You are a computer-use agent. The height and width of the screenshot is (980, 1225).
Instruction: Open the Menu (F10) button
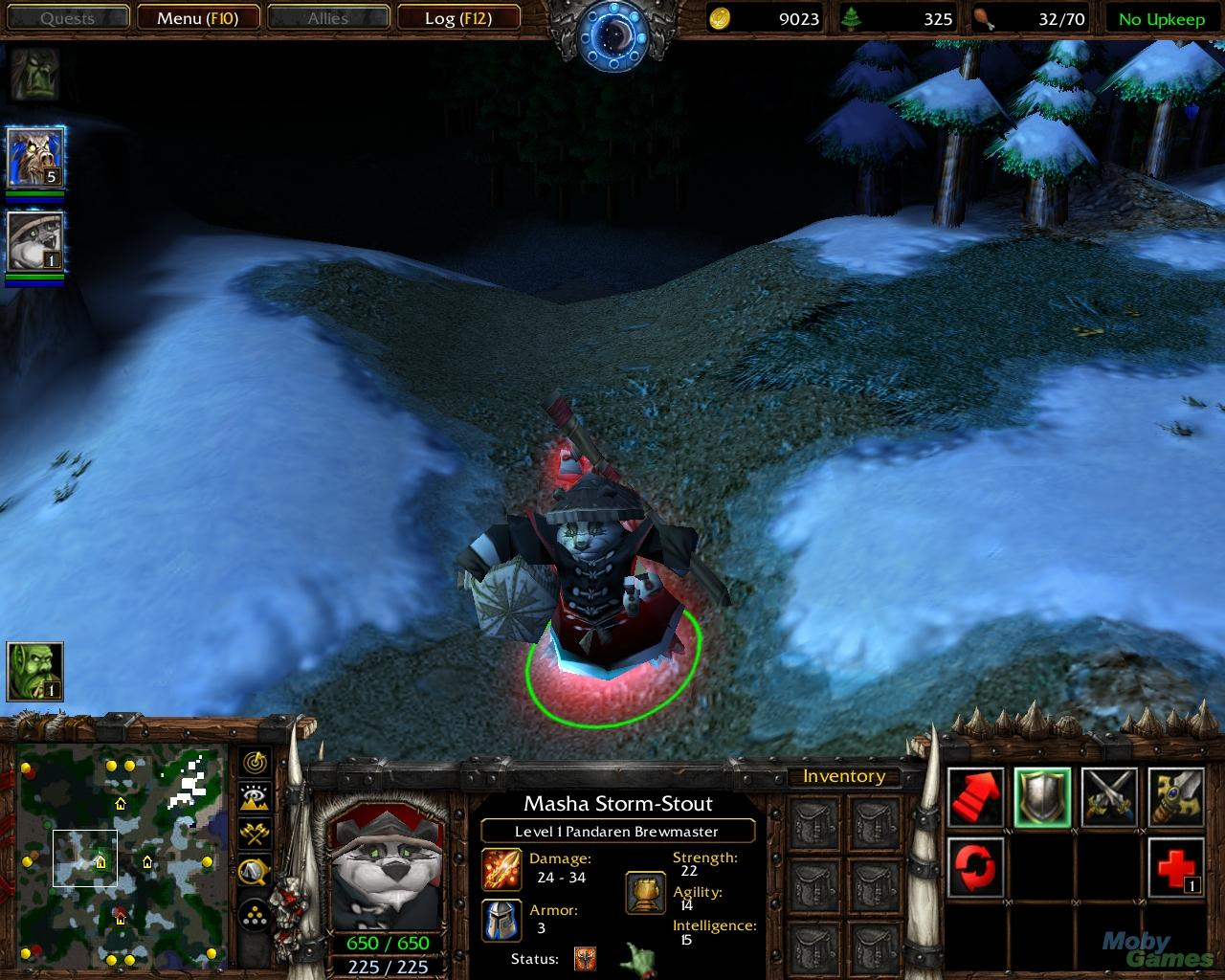(197, 18)
